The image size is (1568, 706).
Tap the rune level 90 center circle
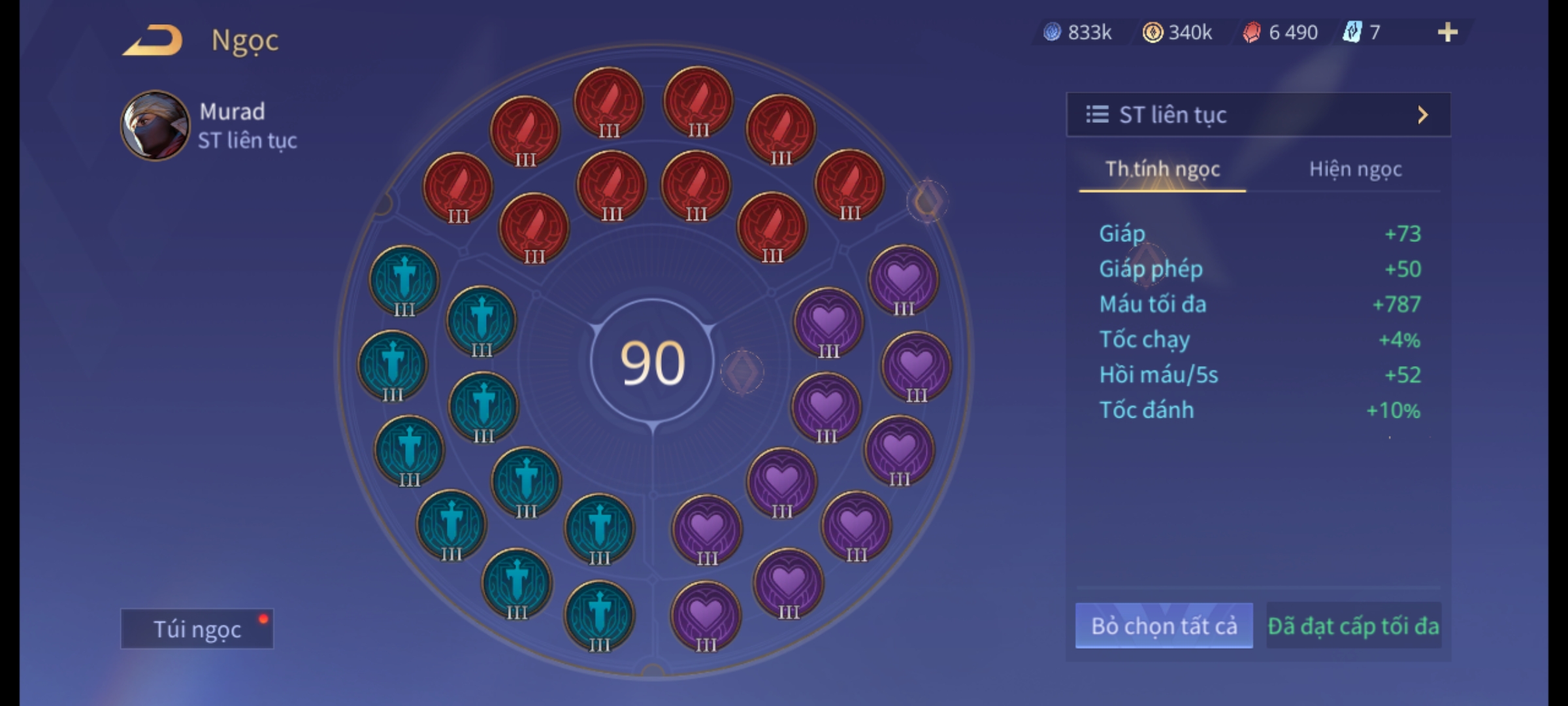coord(652,362)
